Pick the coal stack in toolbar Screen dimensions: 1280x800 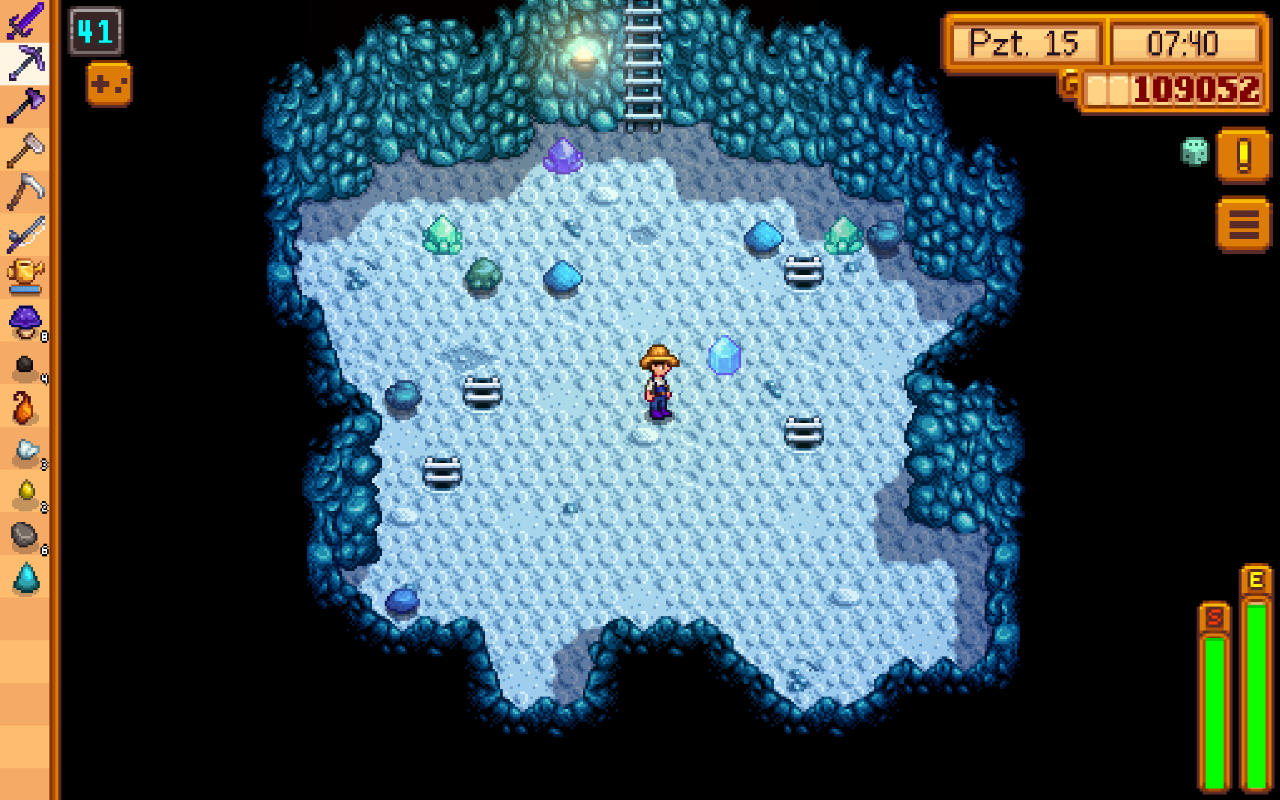[x=26, y=366]
